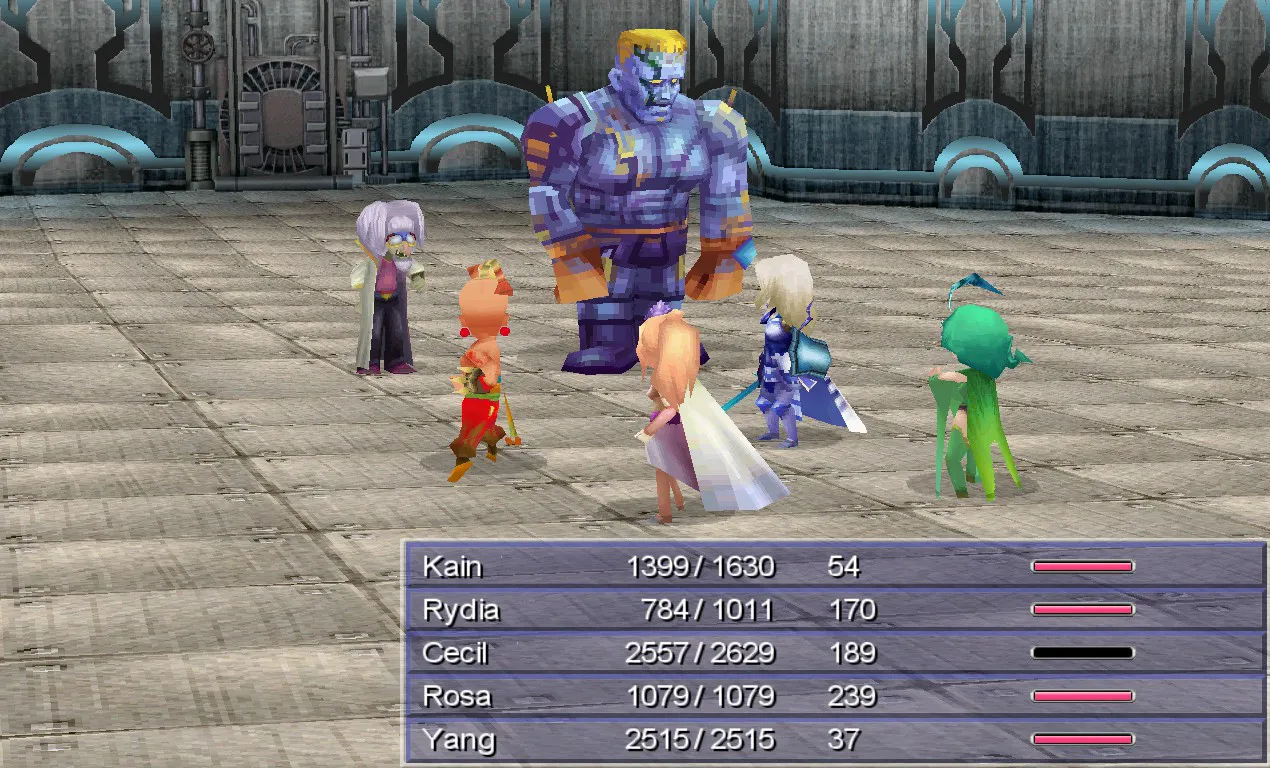
Task: Choose Rydia in the party list
Action: tap(835, 610)
